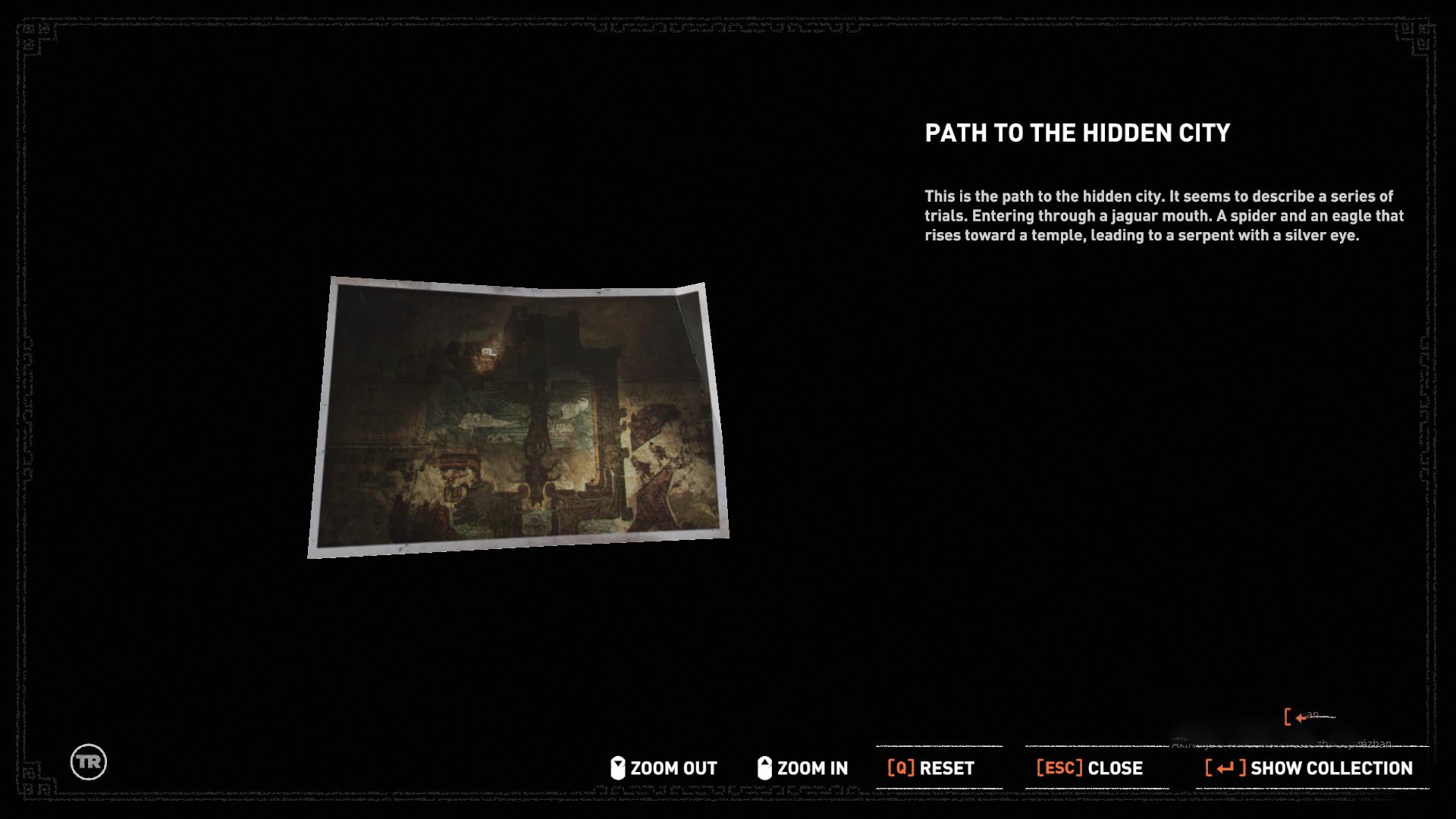
Task: Select the Zoom In control
Action: pos(803,768)
